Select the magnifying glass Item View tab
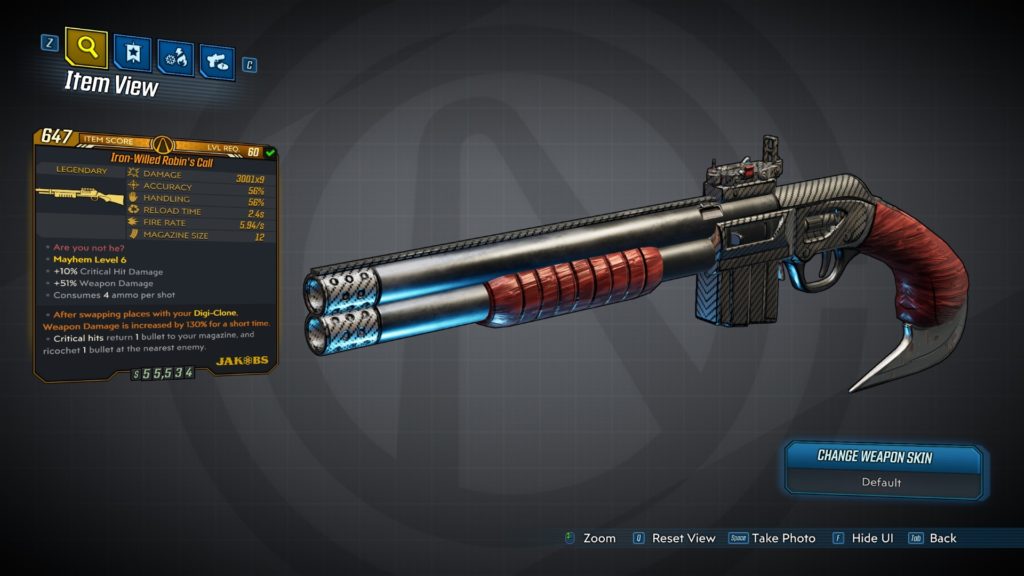Screen dimensions: 1024x576 point(86,47)
